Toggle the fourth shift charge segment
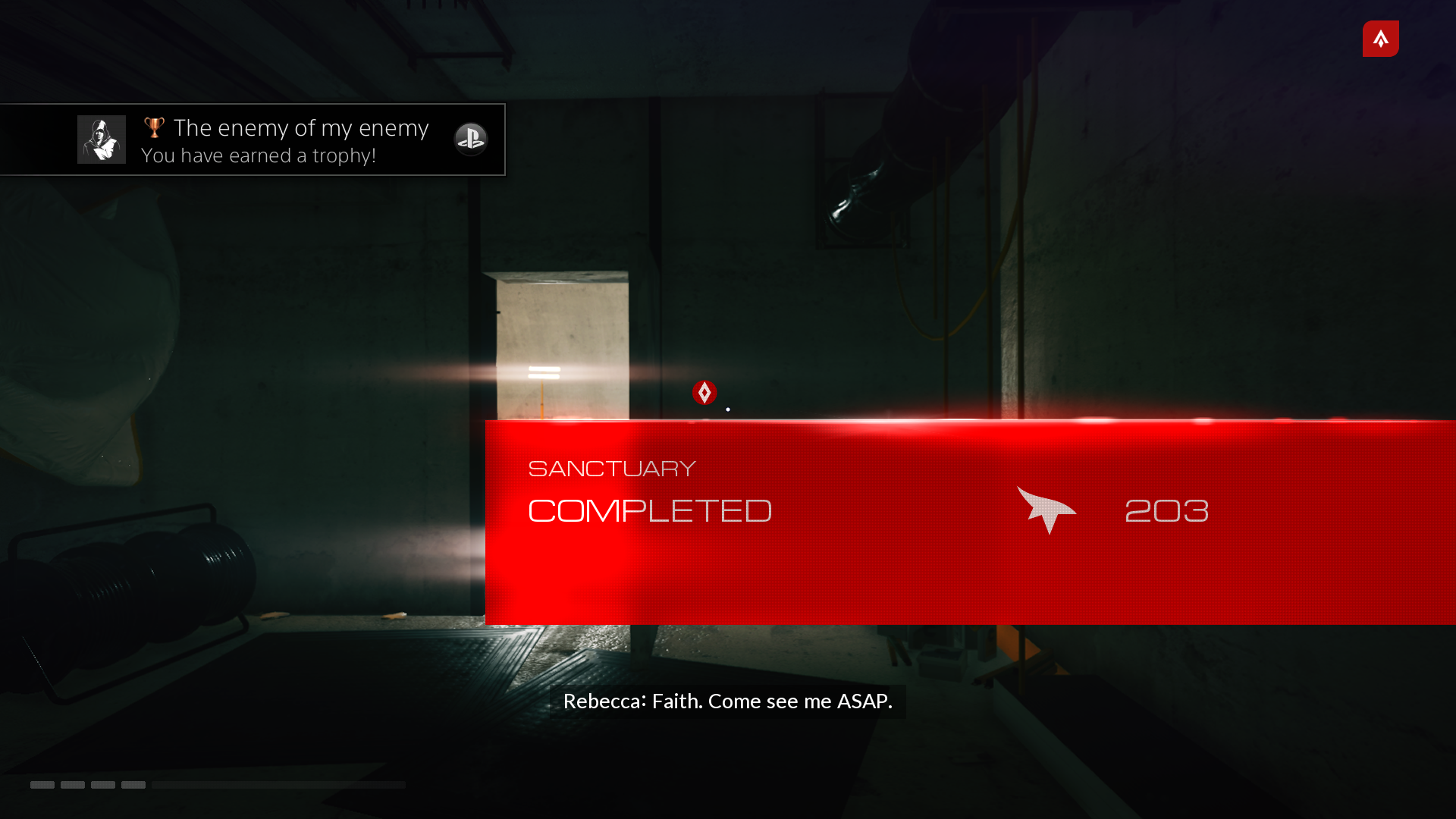 [x=133, y=785]
